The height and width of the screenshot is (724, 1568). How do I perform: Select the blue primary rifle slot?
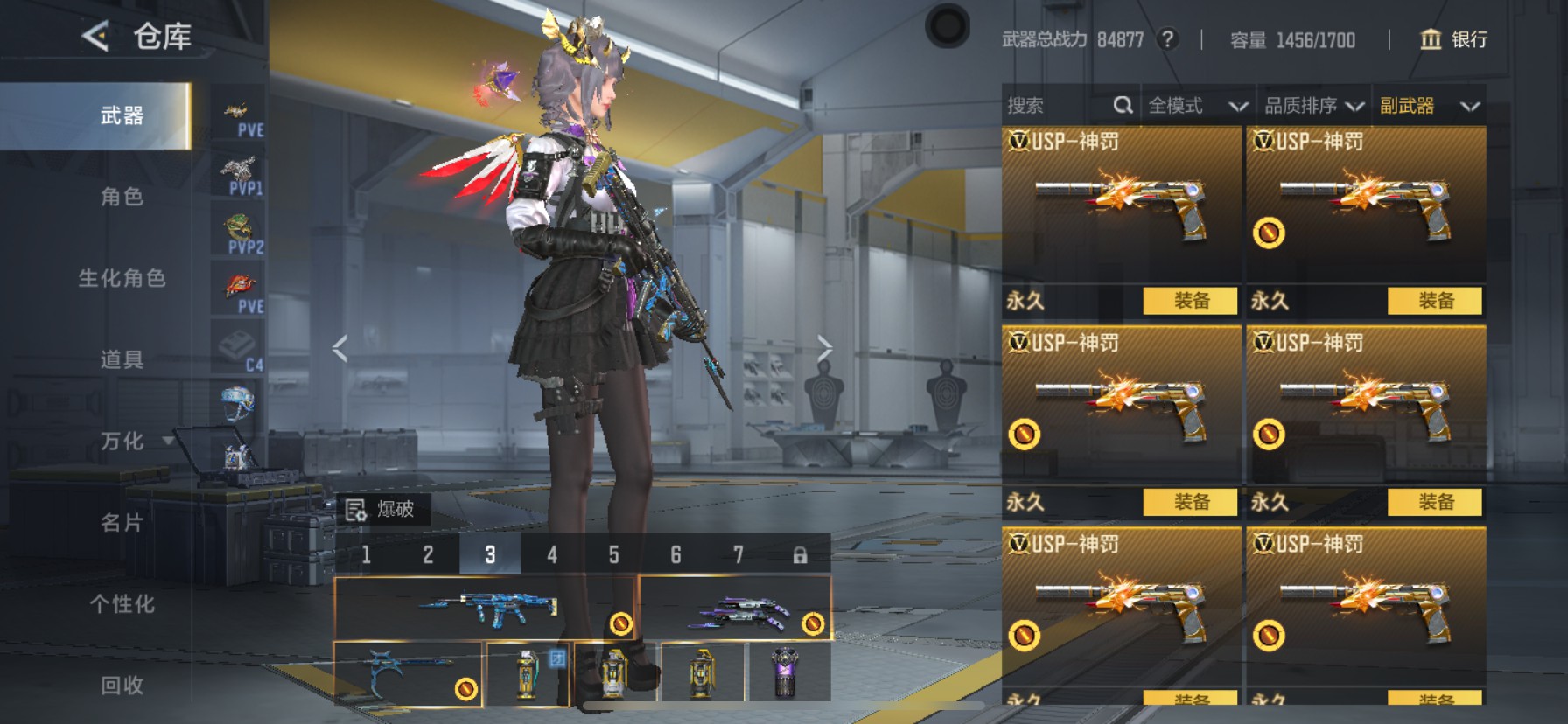tap(484, 608)
